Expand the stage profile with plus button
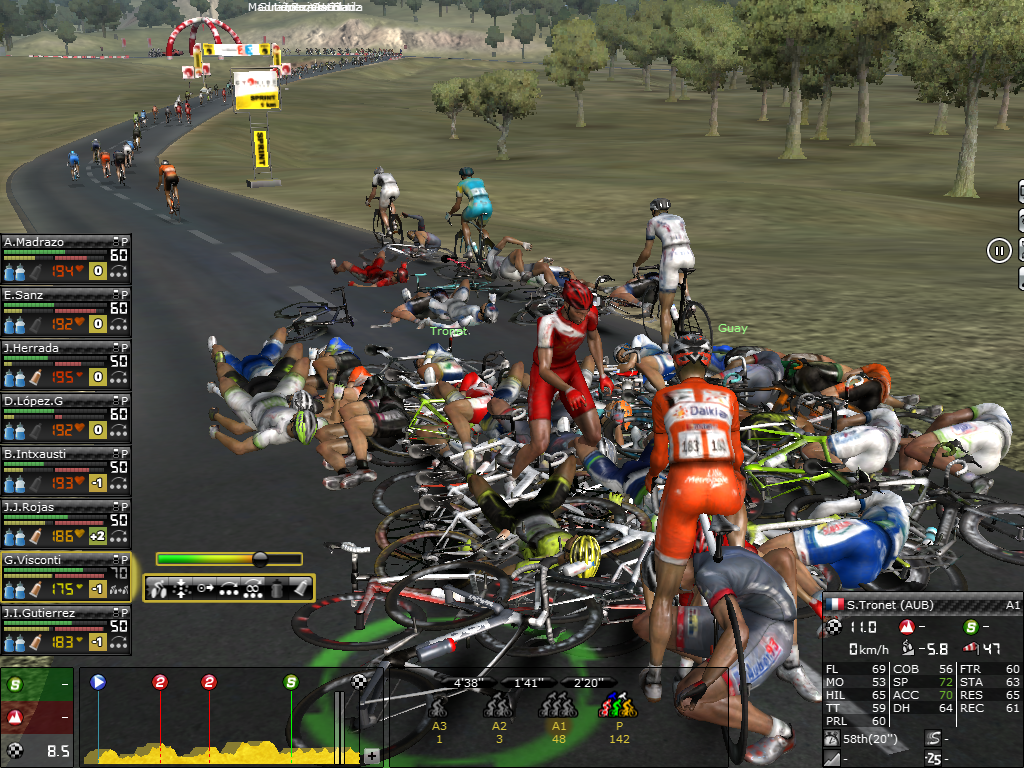1024x768 pixels. [x=371, y=756]
